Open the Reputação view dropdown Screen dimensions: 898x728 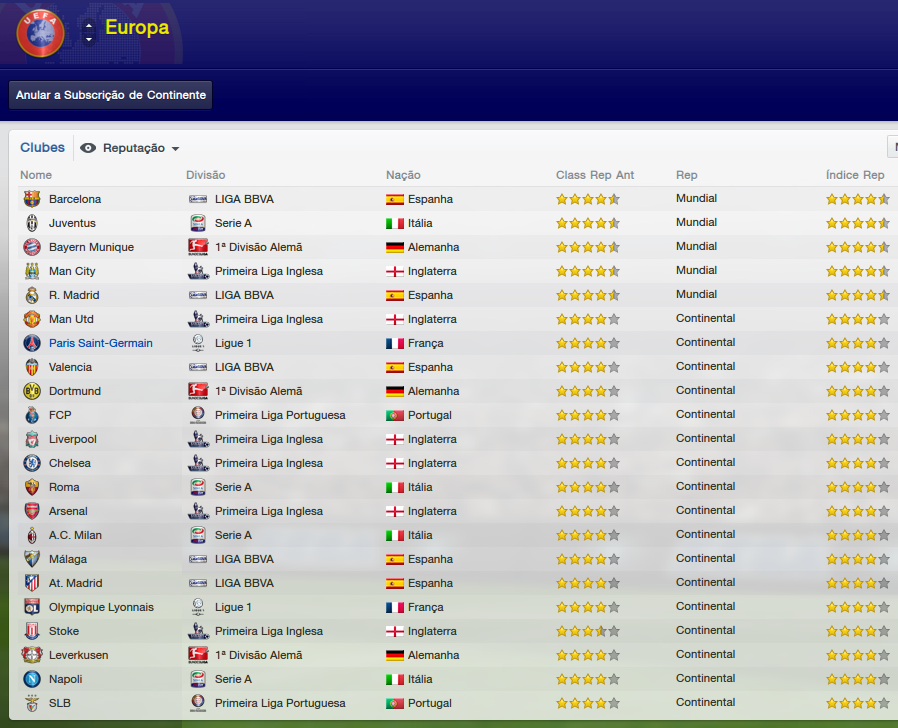(x=130, y=148)
